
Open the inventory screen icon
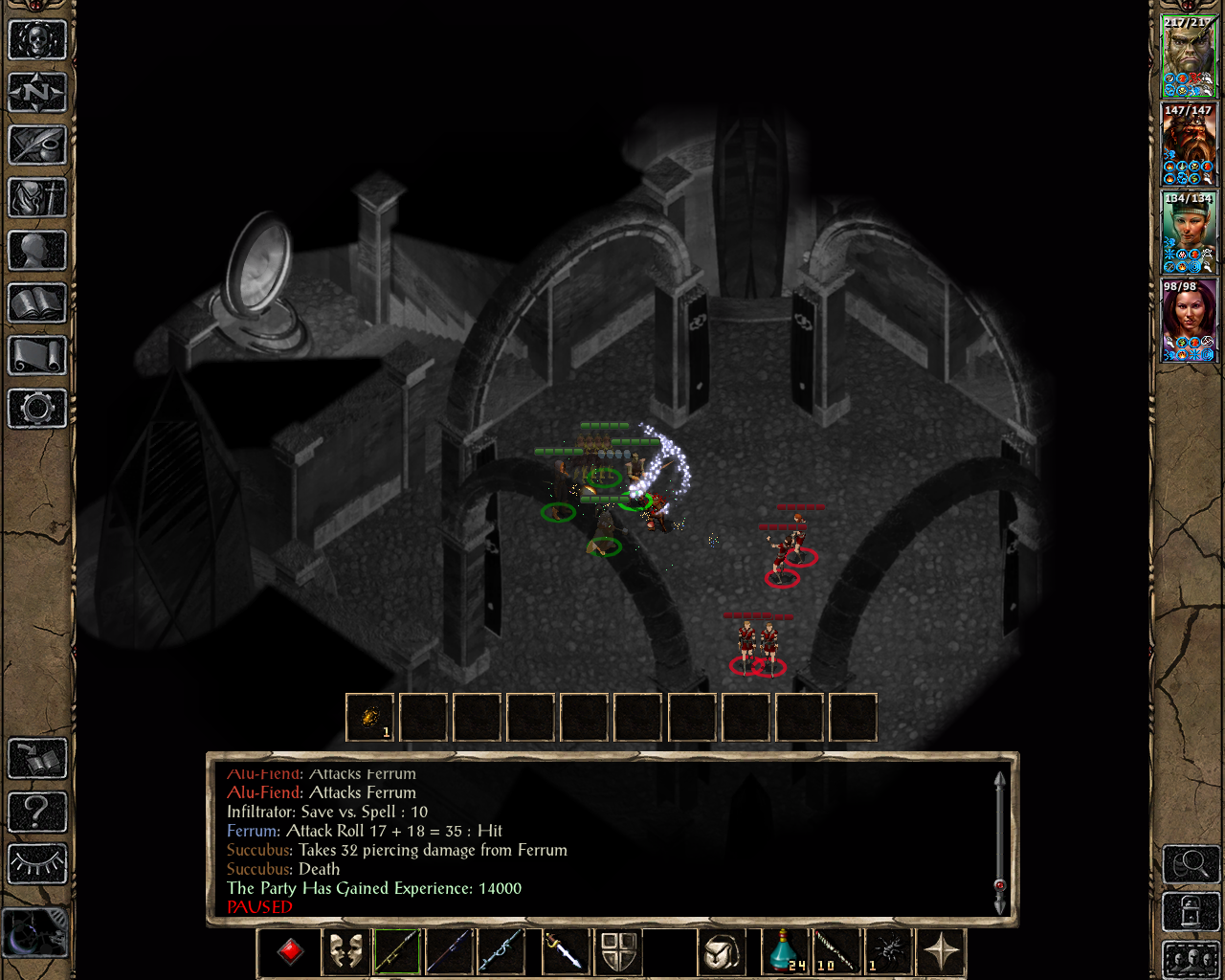pos(38,198)
